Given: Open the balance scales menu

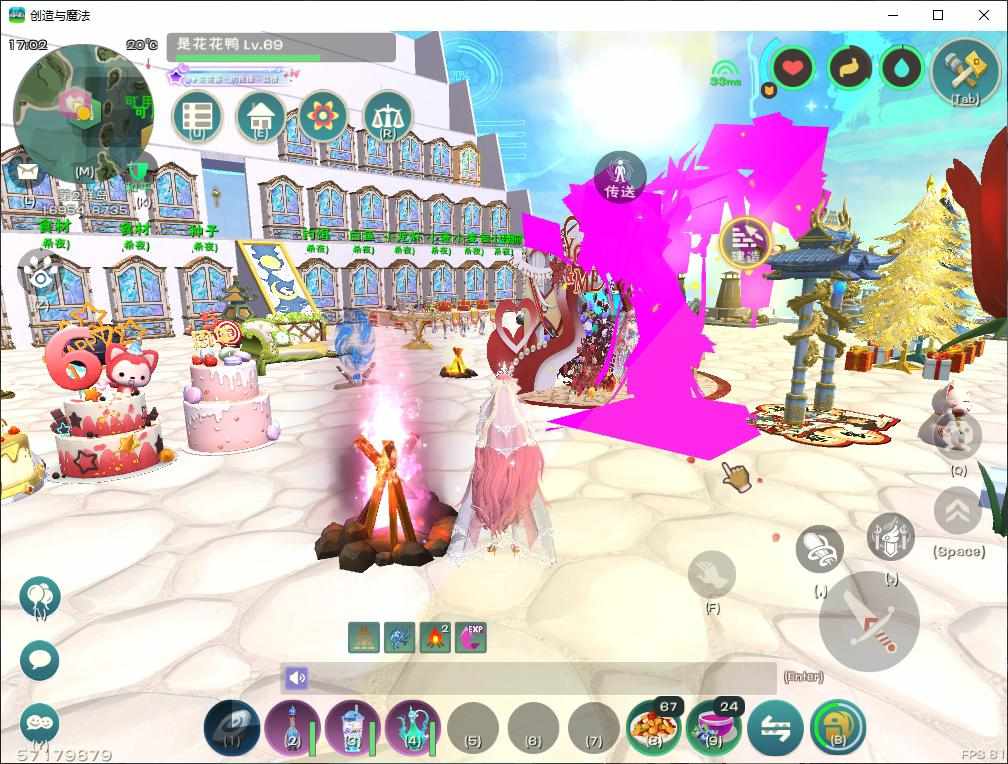Looking at the screenshot, I should (387, 117).
